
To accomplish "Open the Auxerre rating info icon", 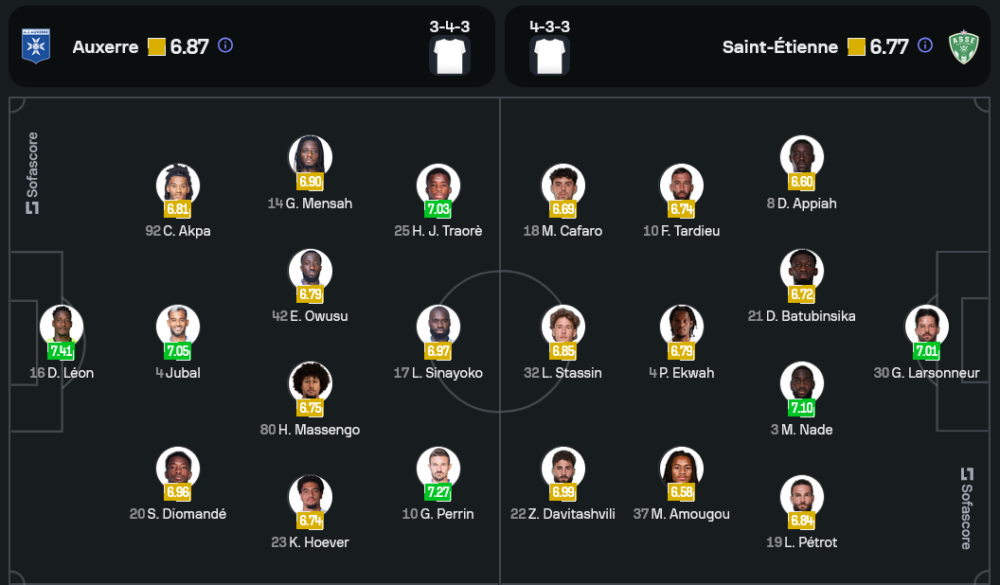I will point(225,45).
